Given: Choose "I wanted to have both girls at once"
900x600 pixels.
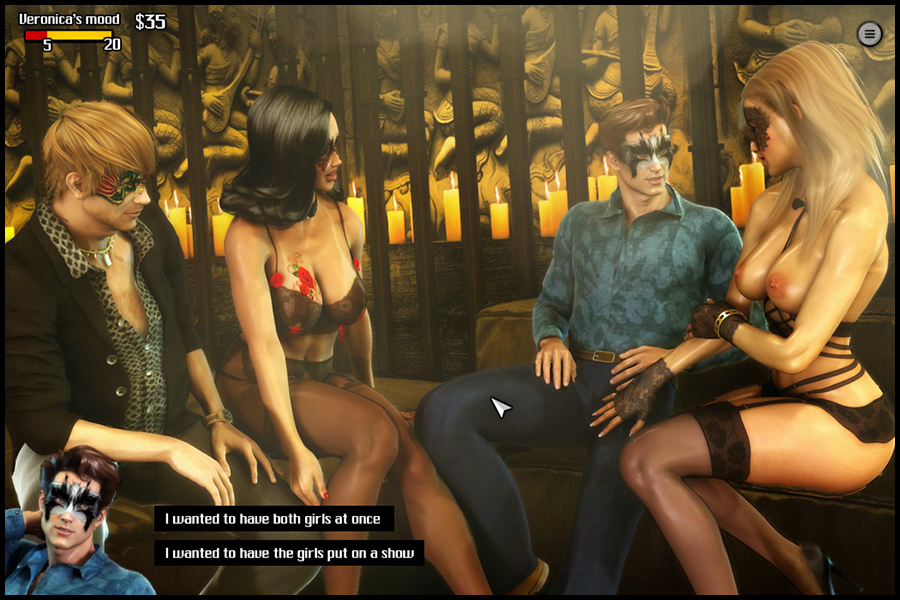Looking at the screenshot, I should click(273, 518).
